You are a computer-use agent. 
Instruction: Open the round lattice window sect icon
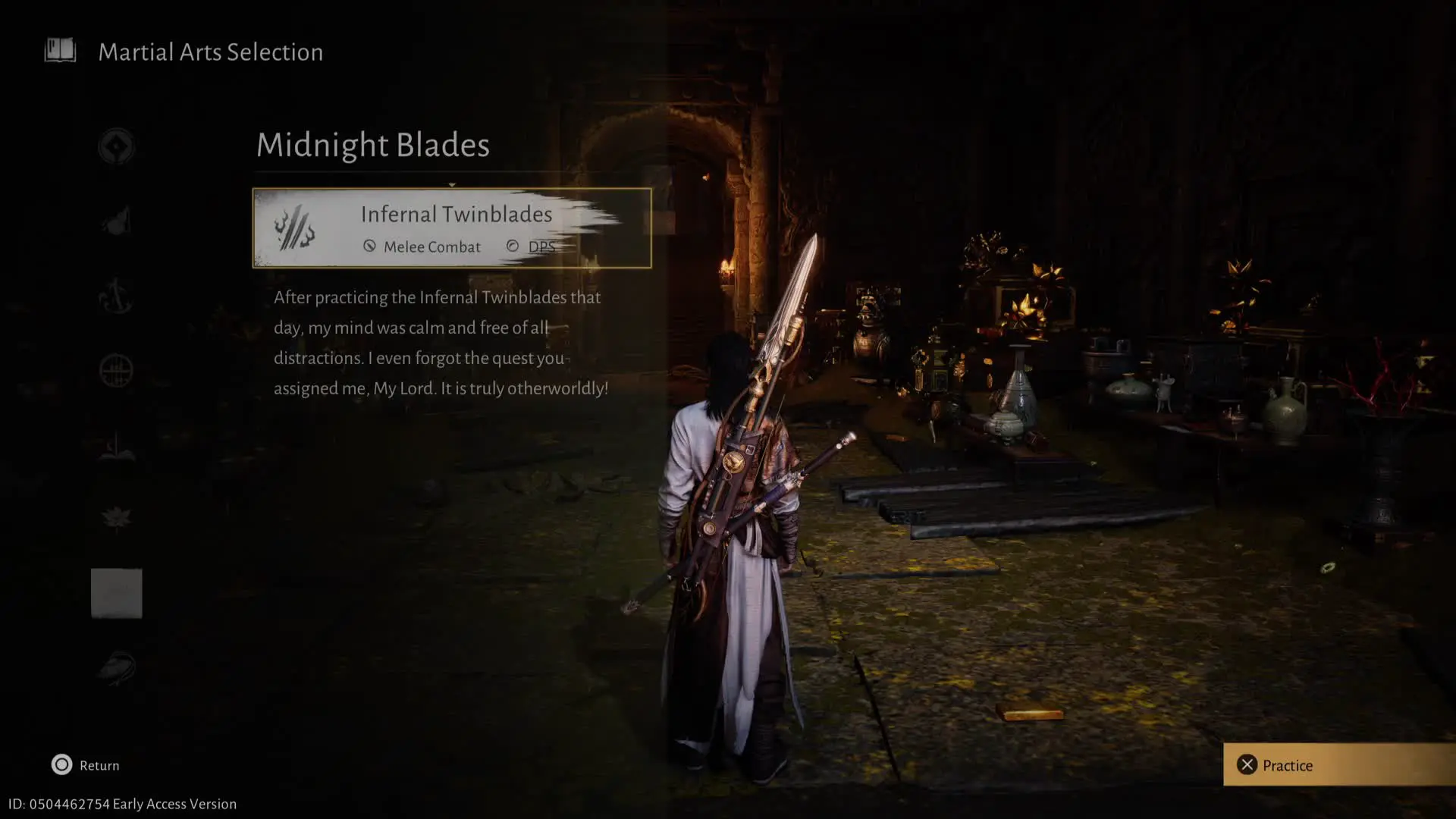[116, 371]
